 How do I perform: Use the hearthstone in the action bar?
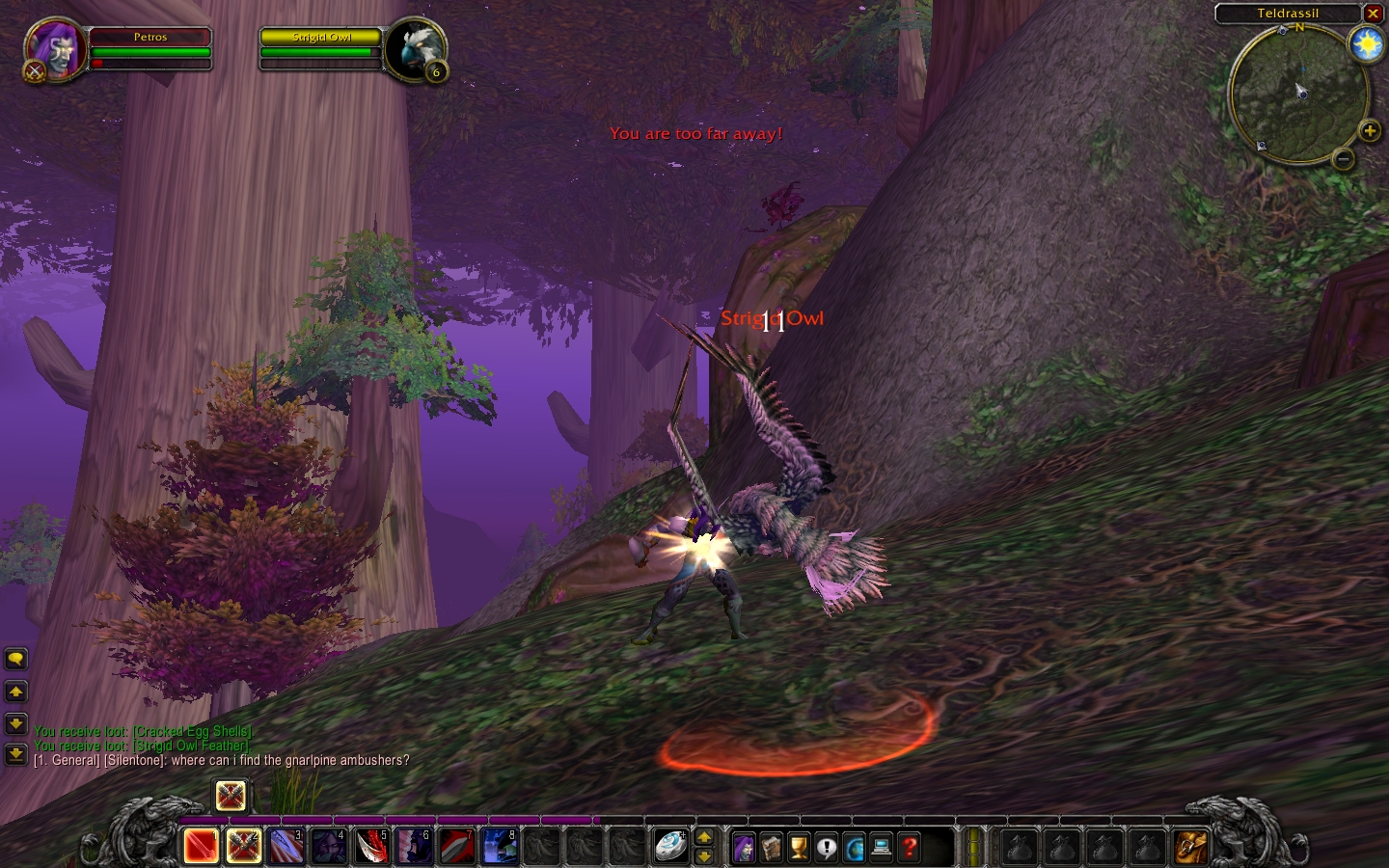pyautogui.click(x=670, y=846)
